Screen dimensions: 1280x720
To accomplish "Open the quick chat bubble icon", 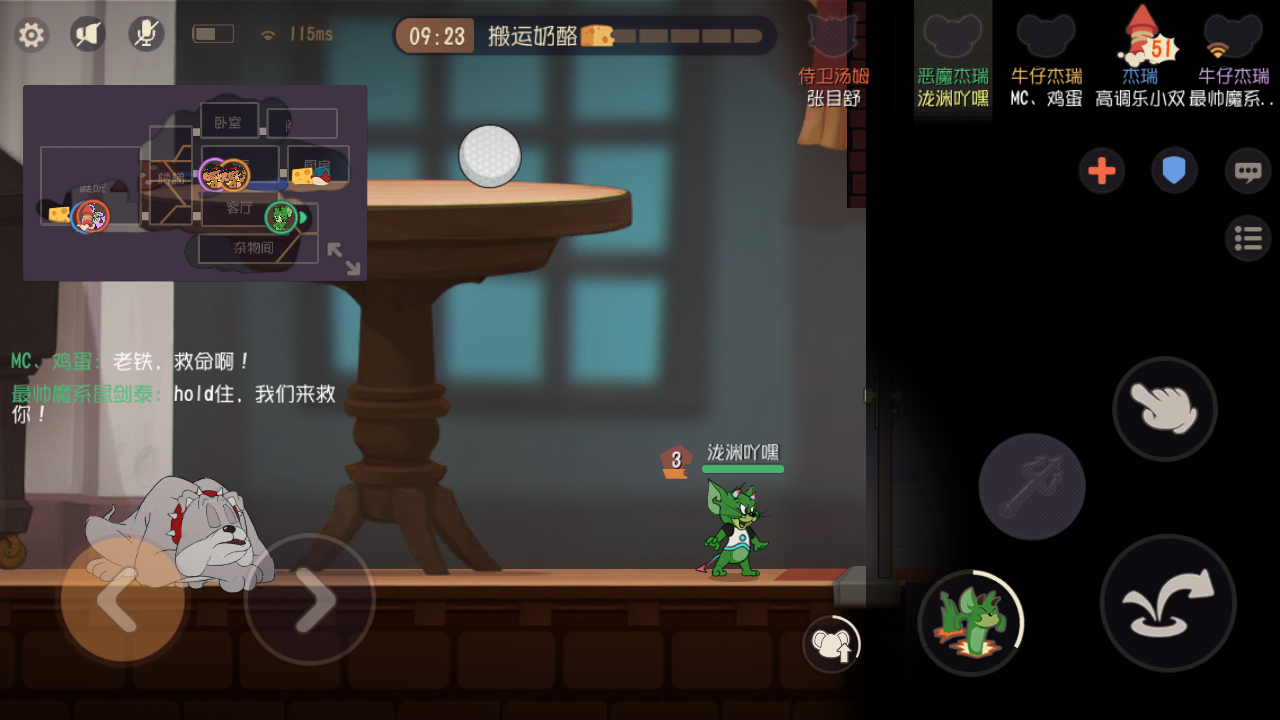I will coord(1247,170).
